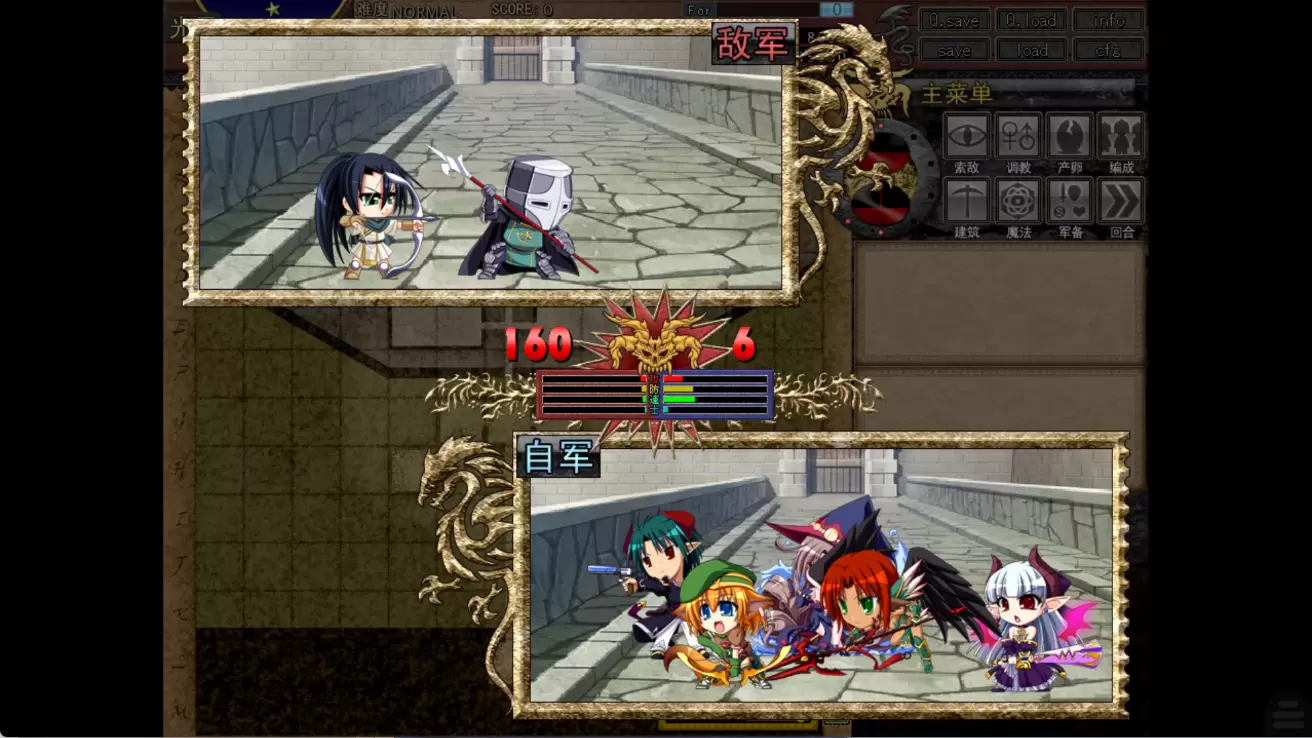The image size is (1312, 738).
Task: End the turn with 回合 arrows
Action: point(1121,201)
